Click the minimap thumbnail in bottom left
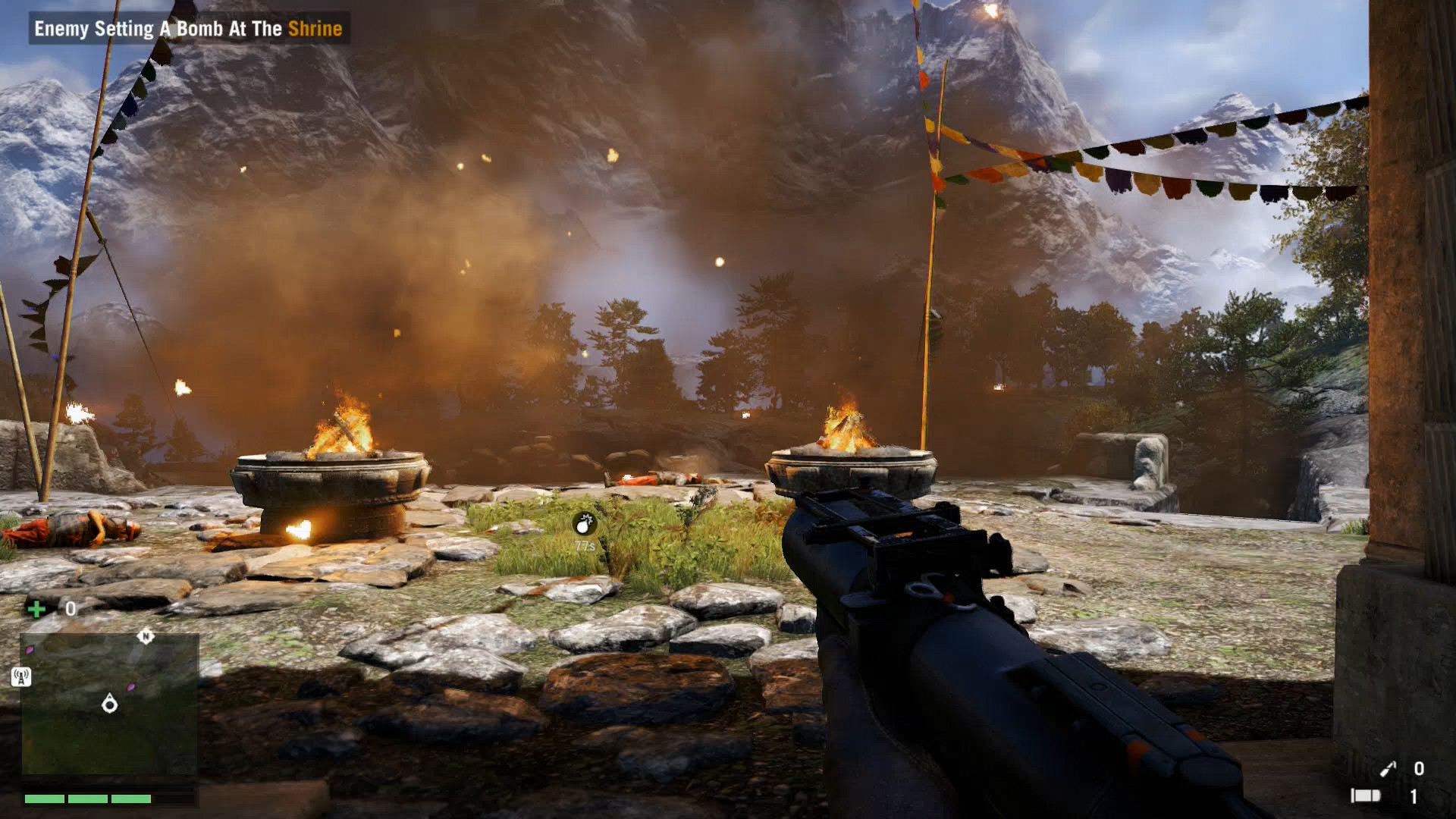This screenshot has height=819, width=1456. click(x=110, y=705)
